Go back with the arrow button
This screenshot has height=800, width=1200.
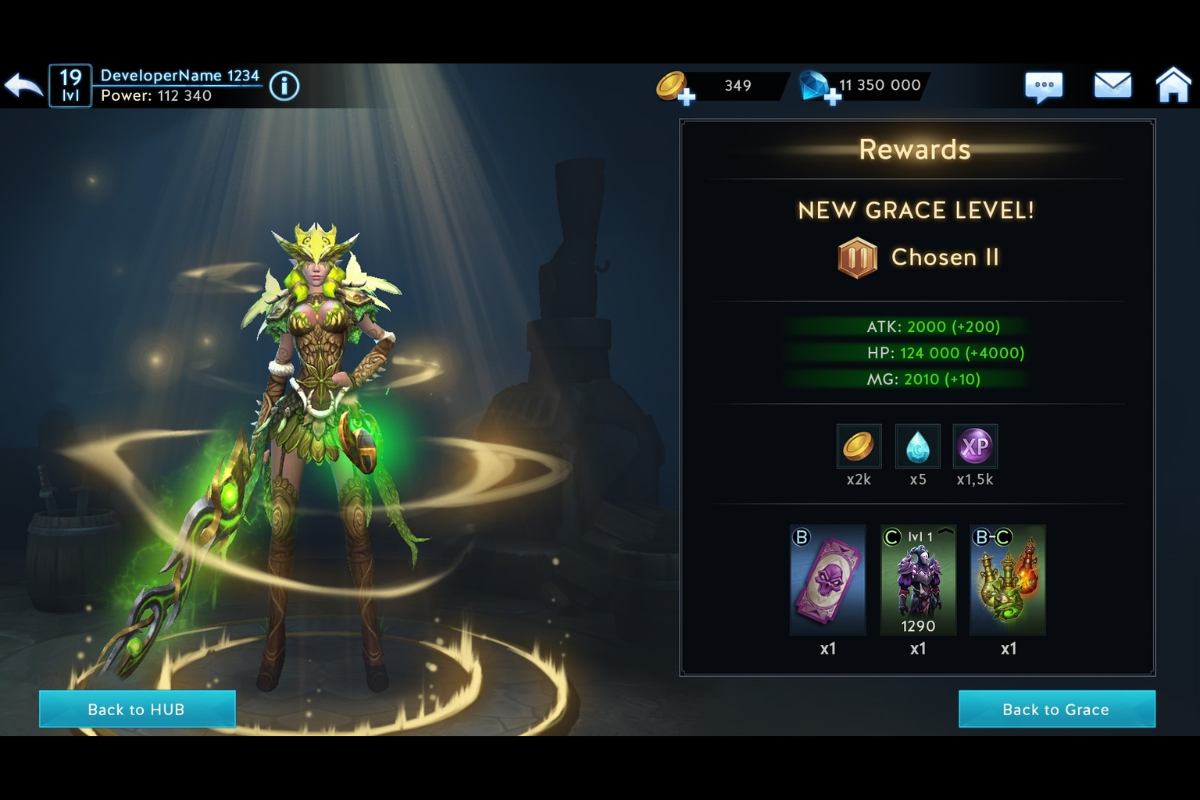tap(24, 86)
